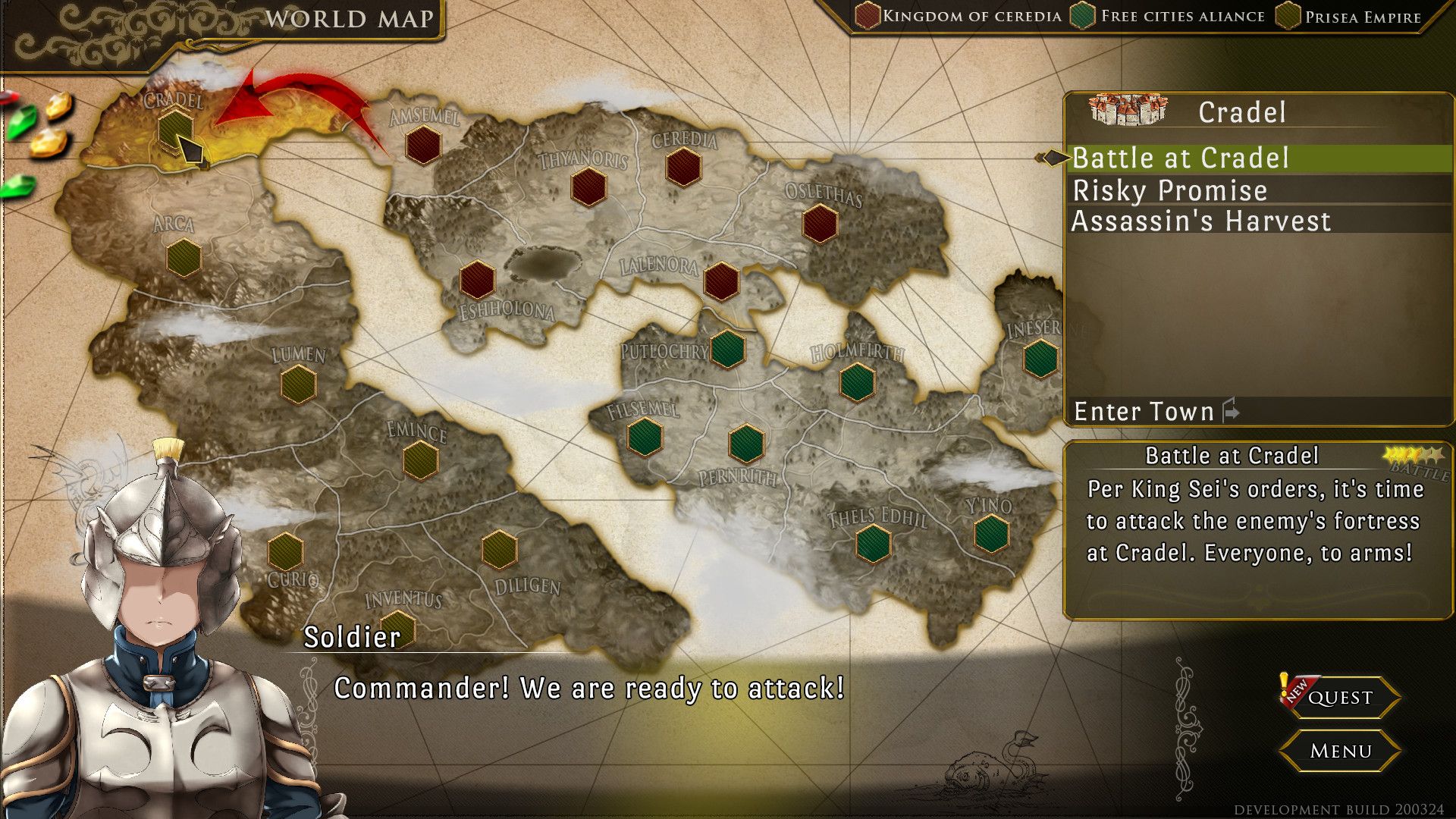1456x819 pixels.
Task: Select the Y'ino town hexagon
Action: (991, 534)
